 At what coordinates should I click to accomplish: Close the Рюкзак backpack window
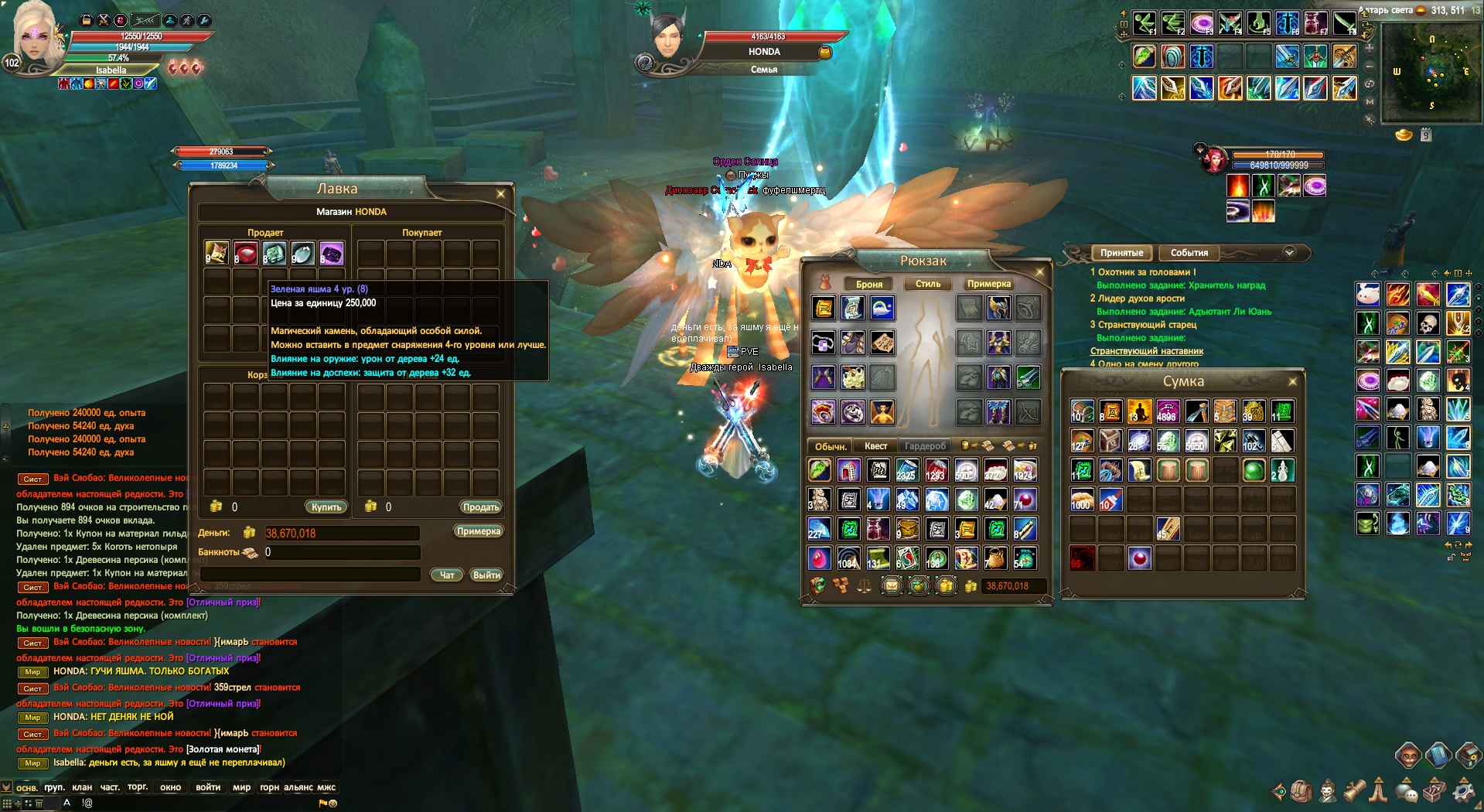click(x=1039, y=272)
